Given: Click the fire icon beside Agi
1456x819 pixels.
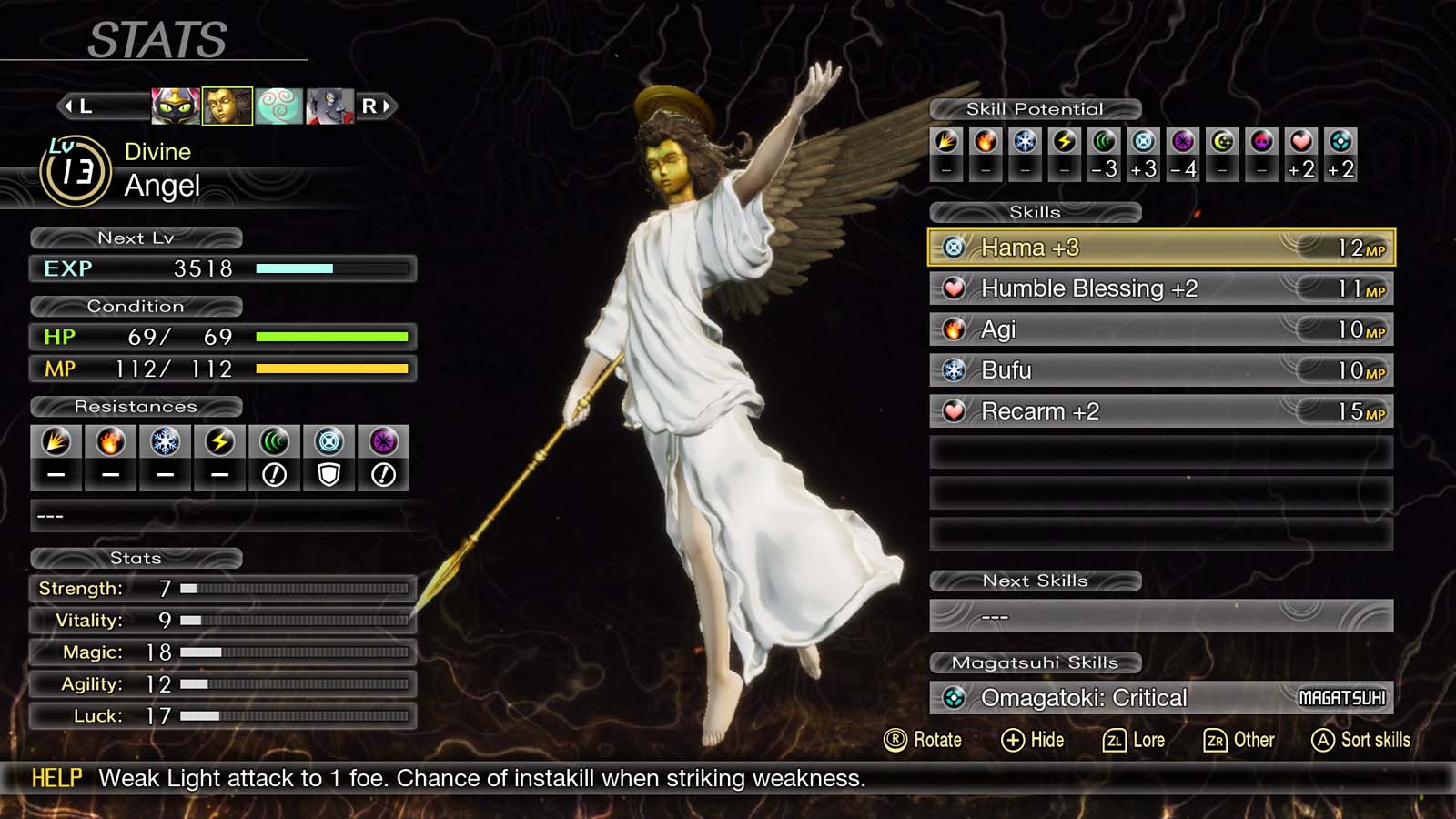Looking at the screenshot, I should pyautogui.click(x=956, y=329).
